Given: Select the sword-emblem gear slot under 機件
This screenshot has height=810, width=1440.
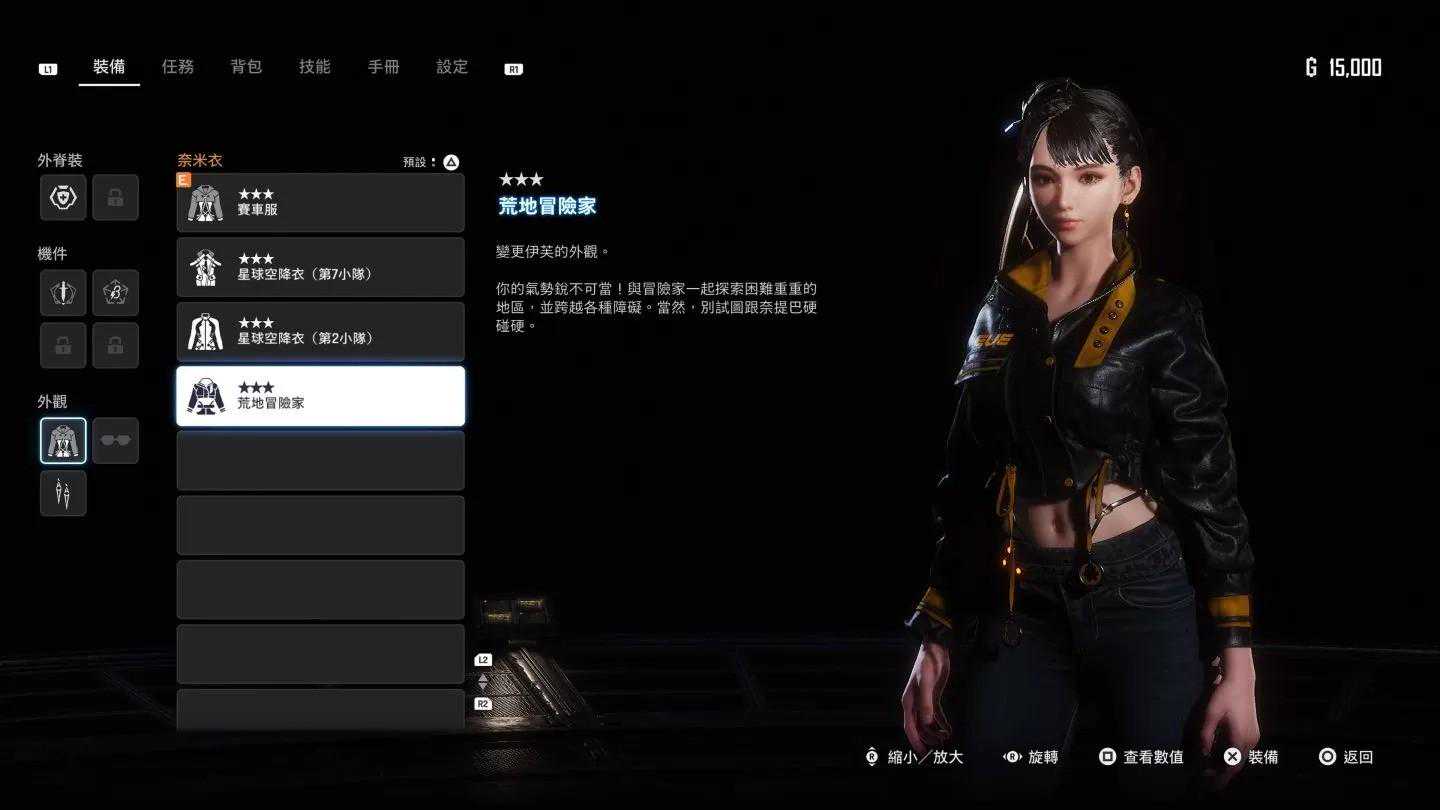Looking at the screenshot, I should coord(63,293).
